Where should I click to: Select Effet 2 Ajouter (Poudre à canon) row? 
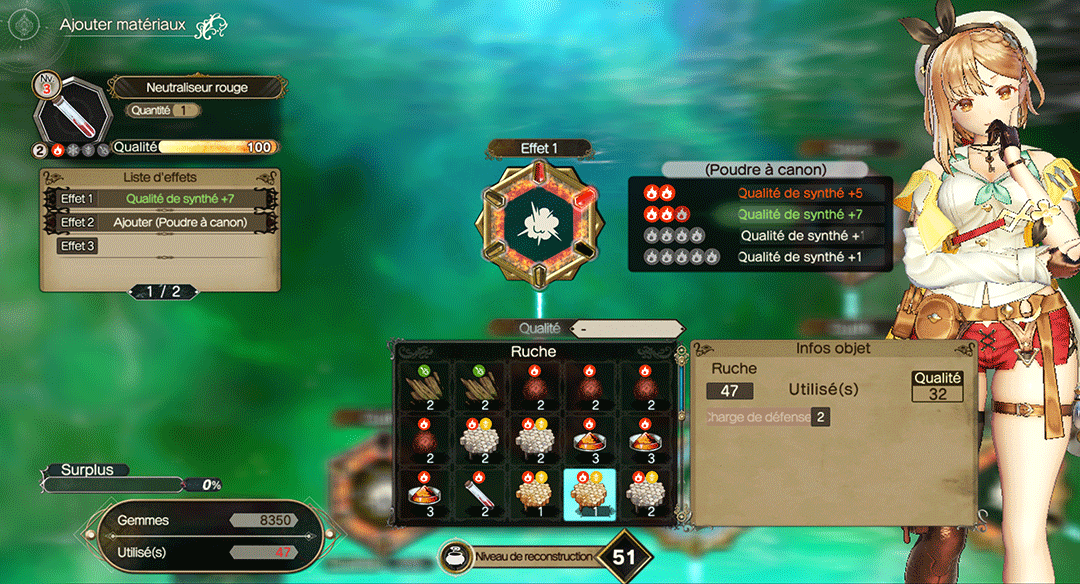point(160,222)
